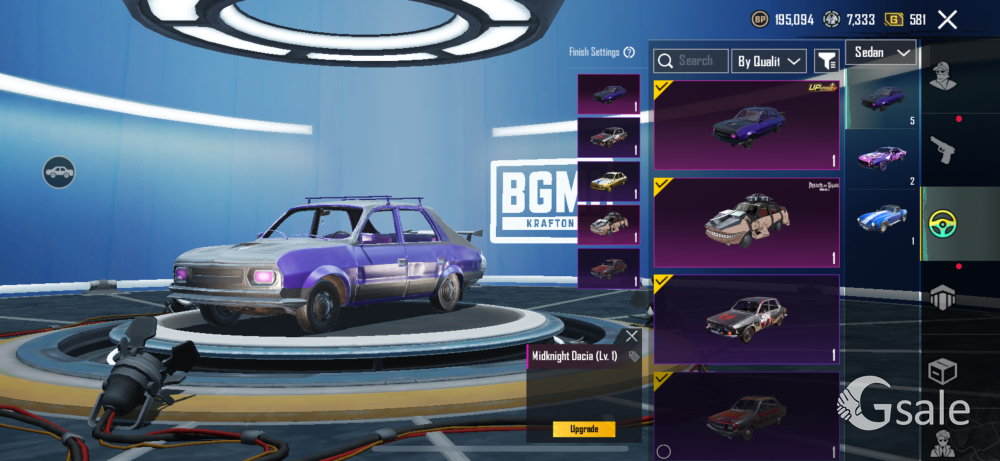This screenshot has width=1000, height=461.
Task: Choose the Attack on Titan Dacia skin
Action: tap(746, 222)
